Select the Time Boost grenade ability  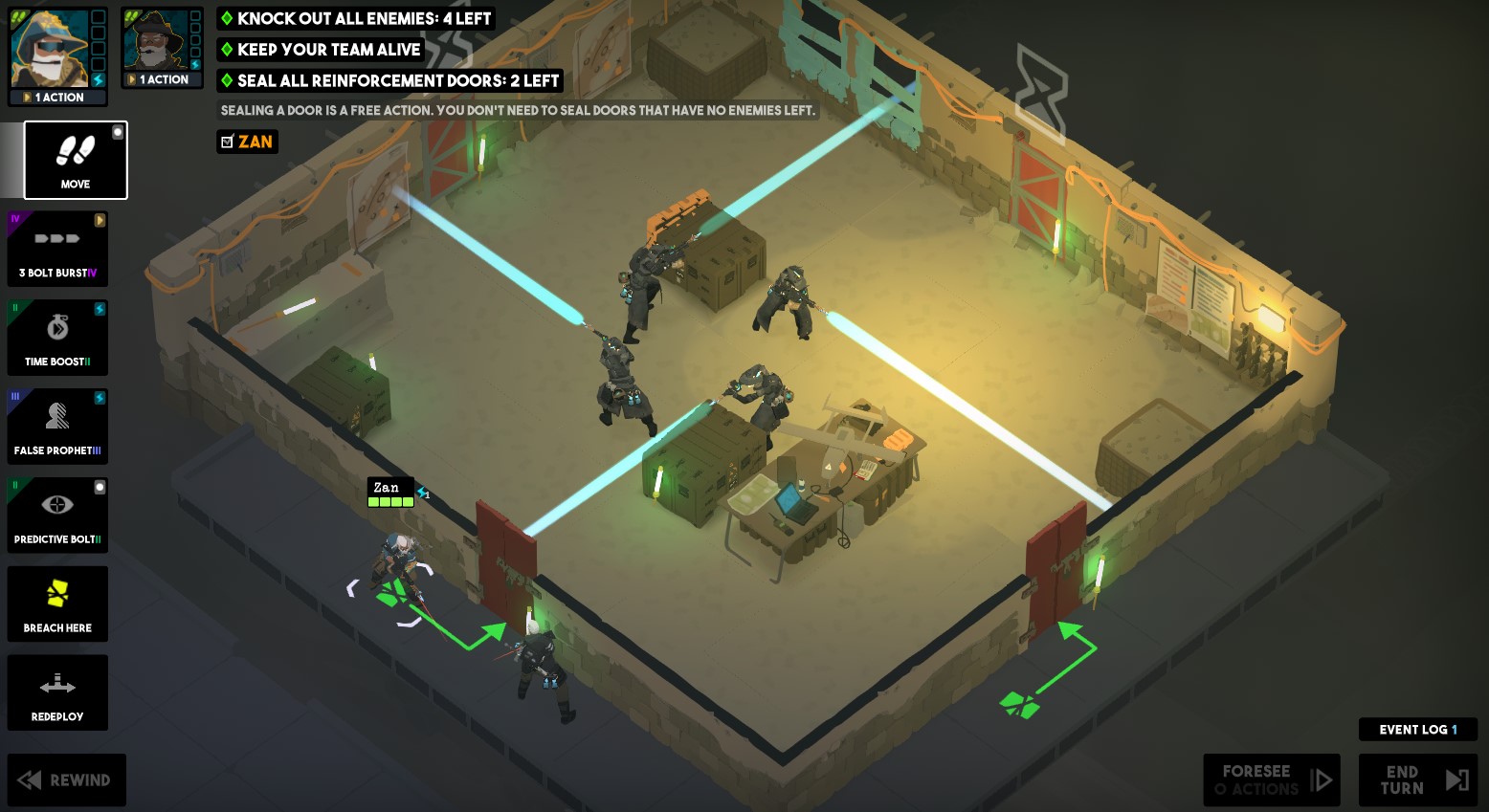coord(57,337)
